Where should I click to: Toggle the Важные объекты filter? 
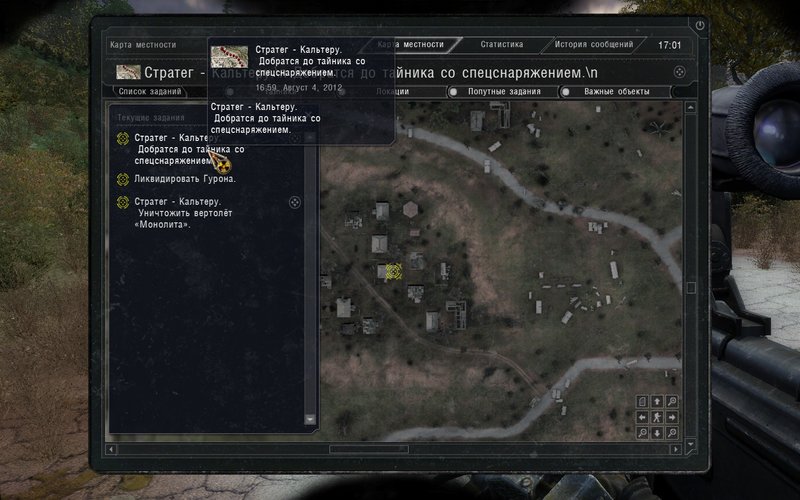[x=616, y=92]
